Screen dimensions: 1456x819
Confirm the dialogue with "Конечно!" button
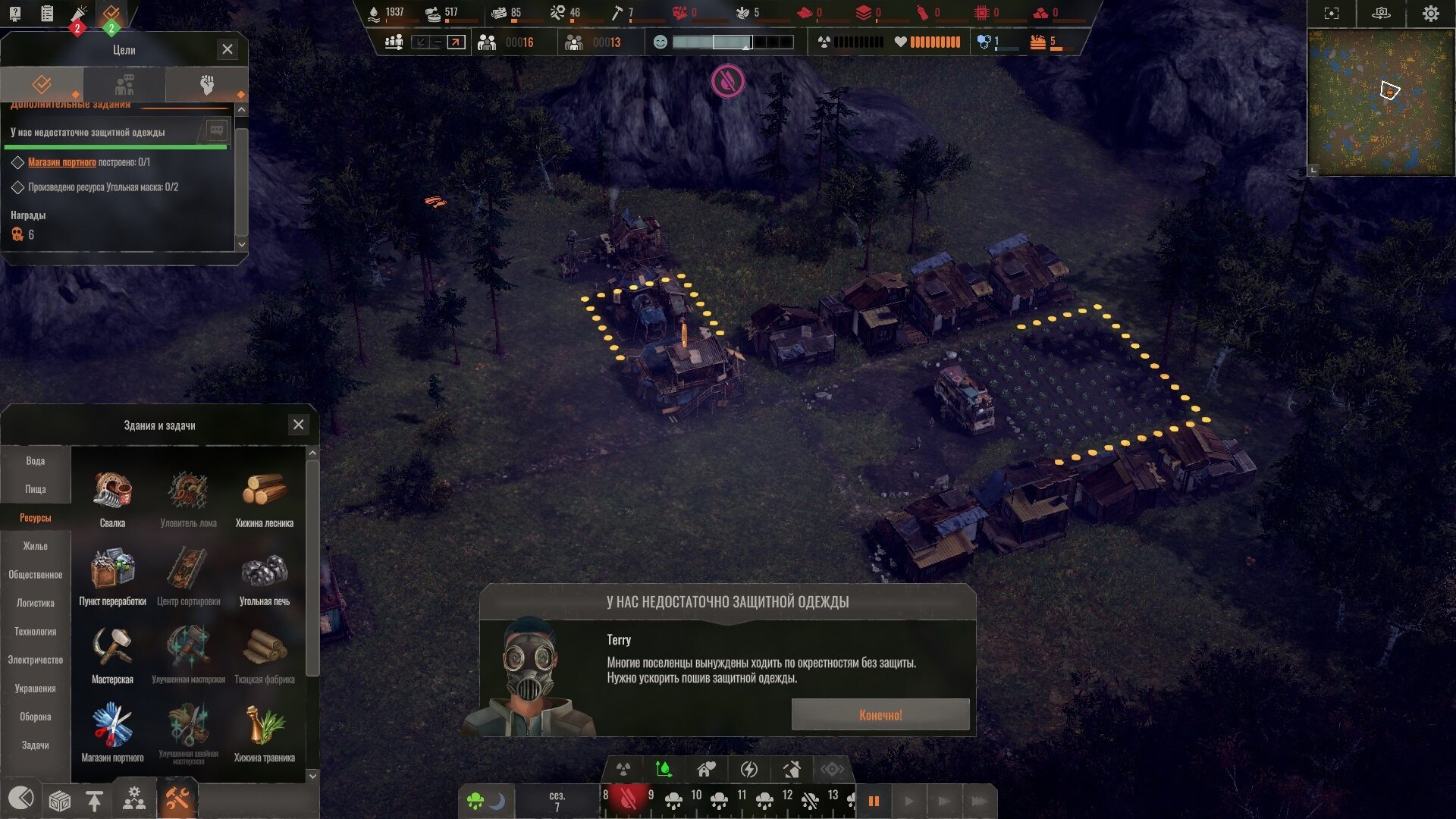click(880, 714)
